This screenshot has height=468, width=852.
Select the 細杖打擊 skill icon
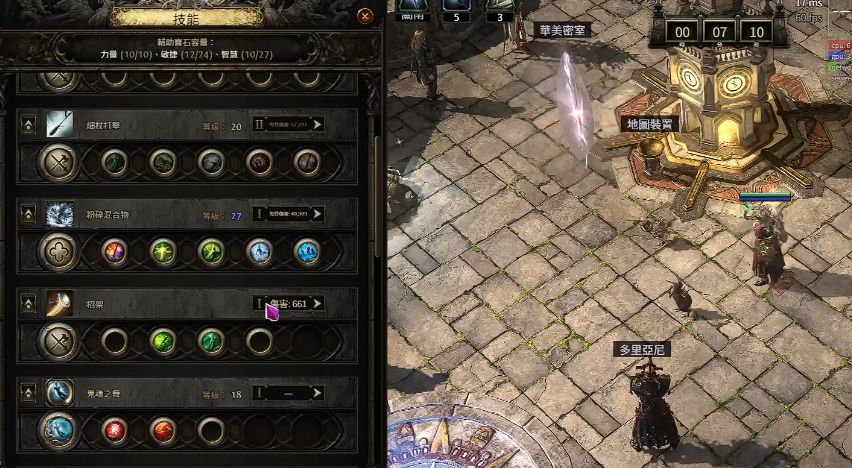coord(59,125)
